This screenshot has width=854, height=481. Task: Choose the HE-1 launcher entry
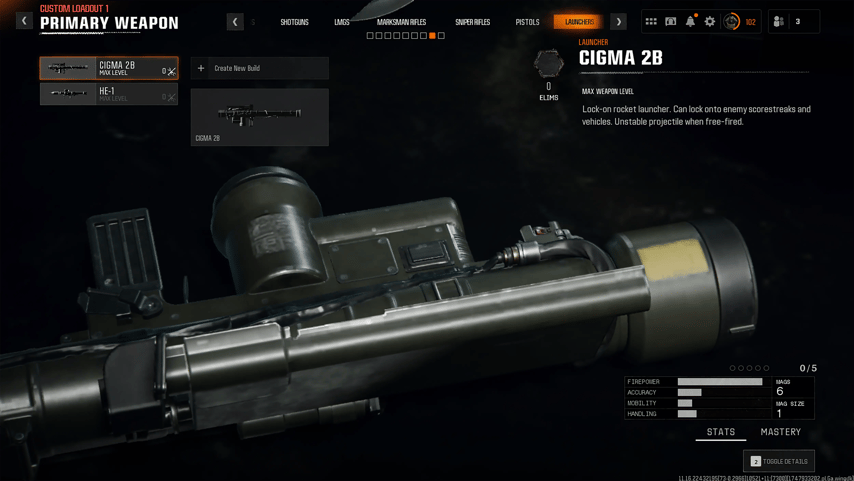coord(108,94)
